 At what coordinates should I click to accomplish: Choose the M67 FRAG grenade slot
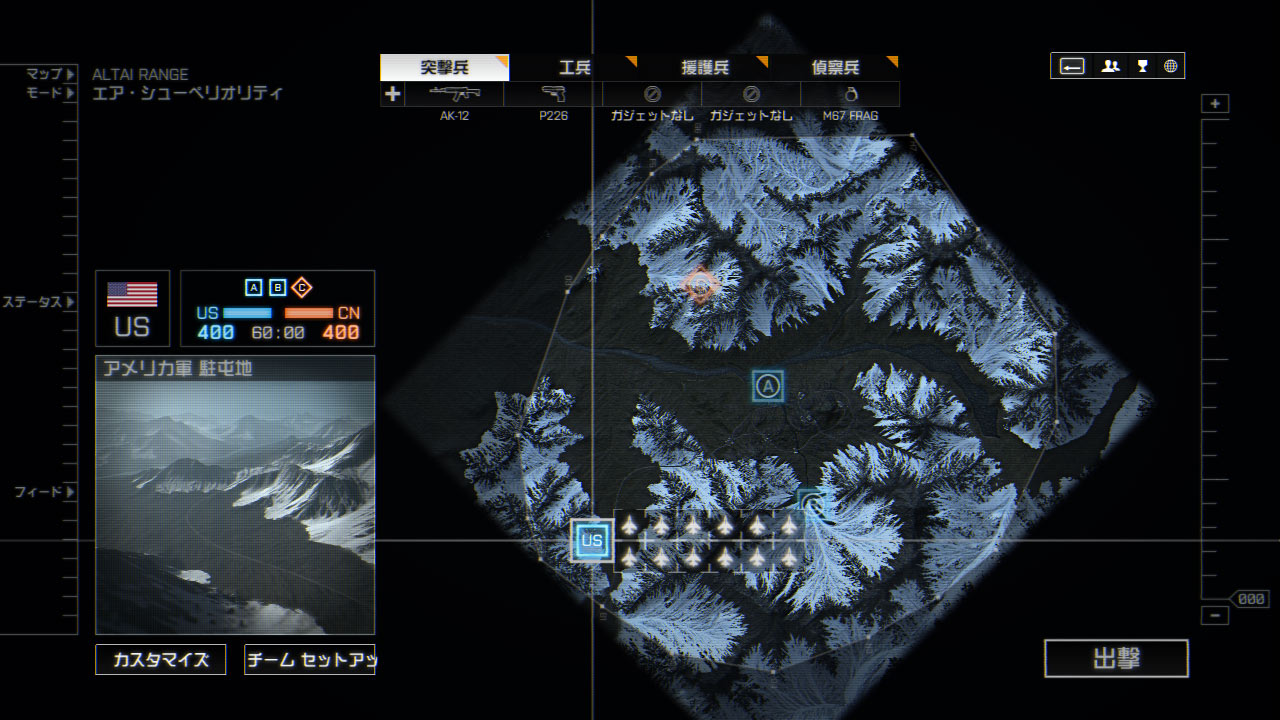coord(850,95)
